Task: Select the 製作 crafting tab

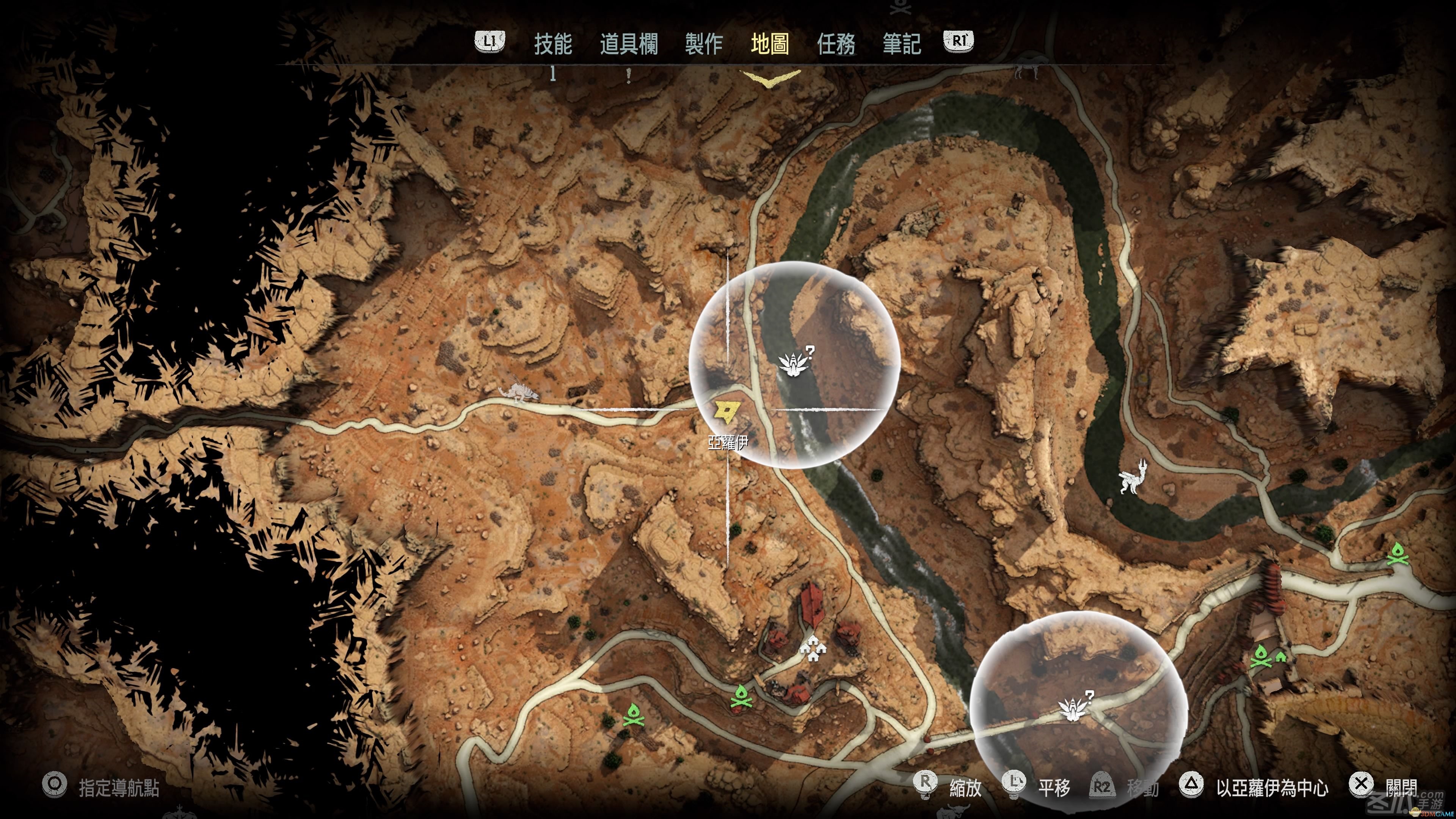Action: (x=704, y=44)
